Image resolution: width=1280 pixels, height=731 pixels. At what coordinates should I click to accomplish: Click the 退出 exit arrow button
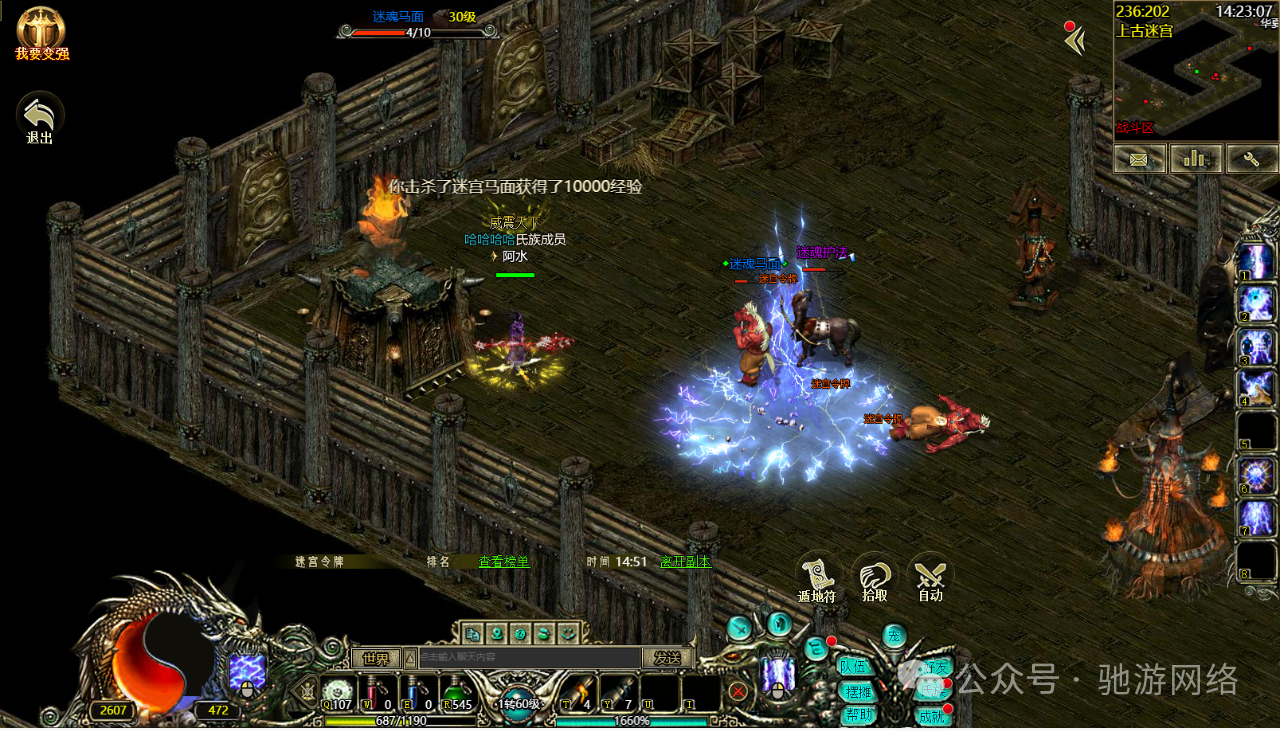tap(40, 117)
